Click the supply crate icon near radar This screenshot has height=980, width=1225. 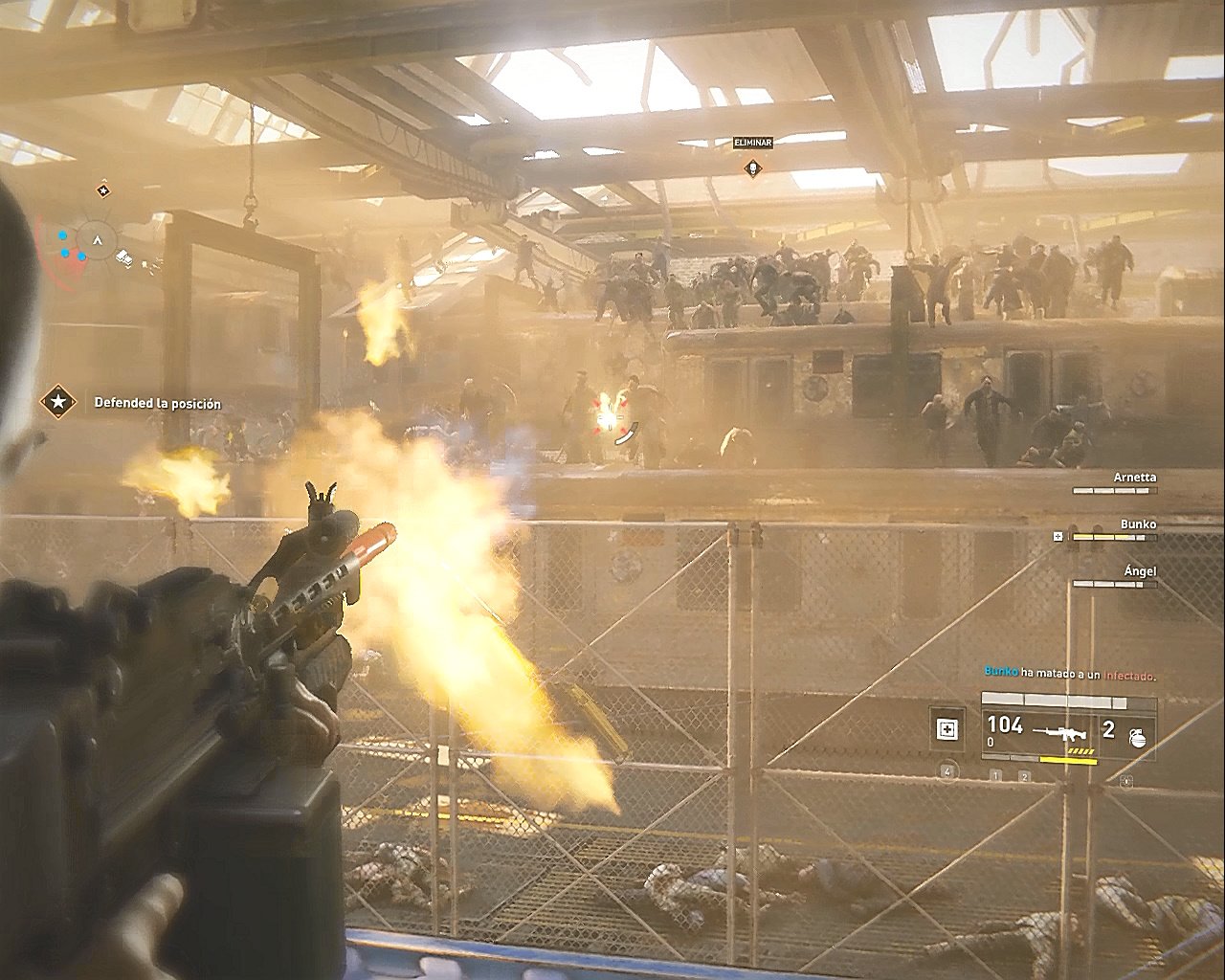click(x=124, y=256)
